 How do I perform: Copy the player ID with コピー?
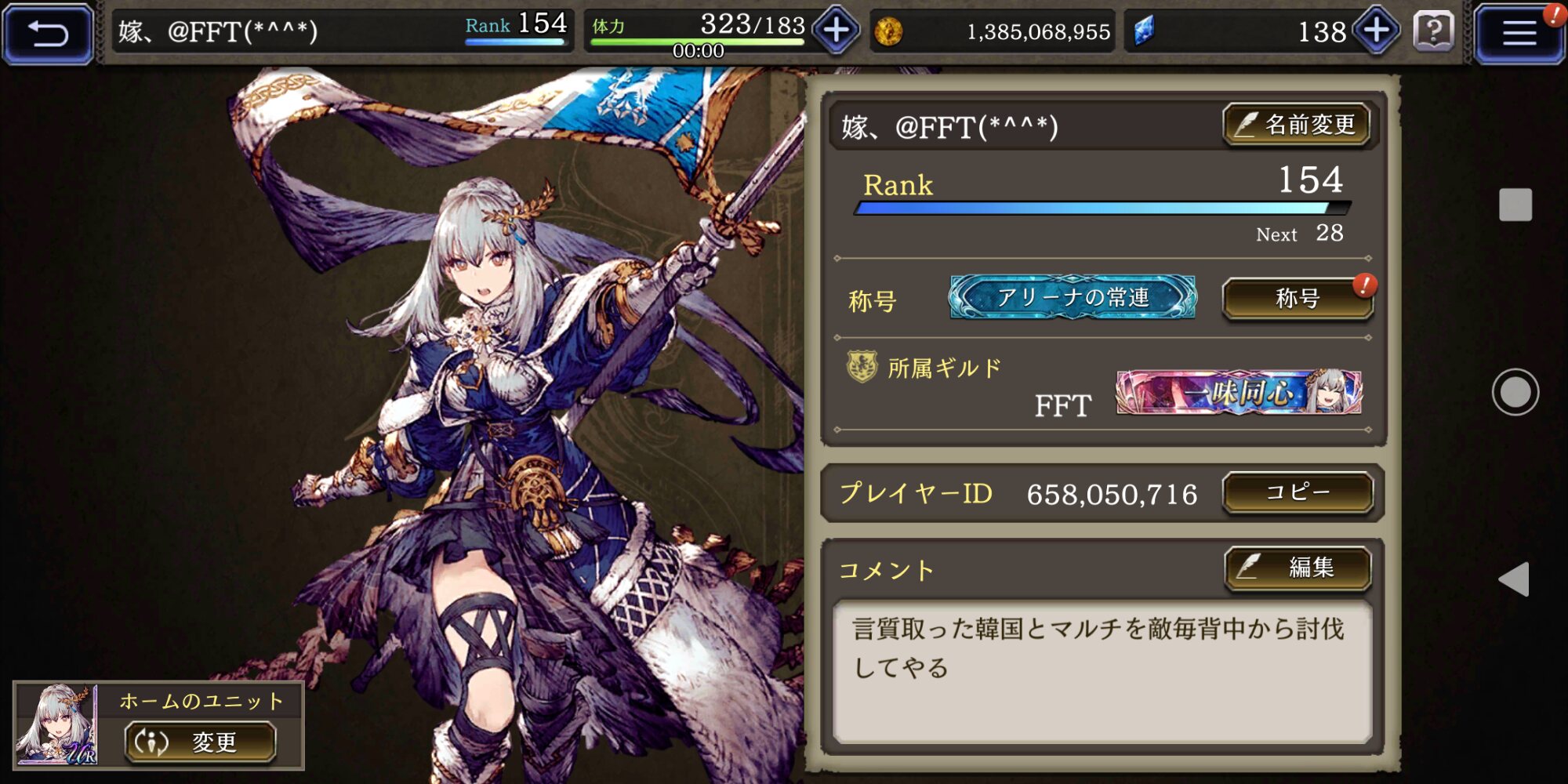coord(1298,492)
